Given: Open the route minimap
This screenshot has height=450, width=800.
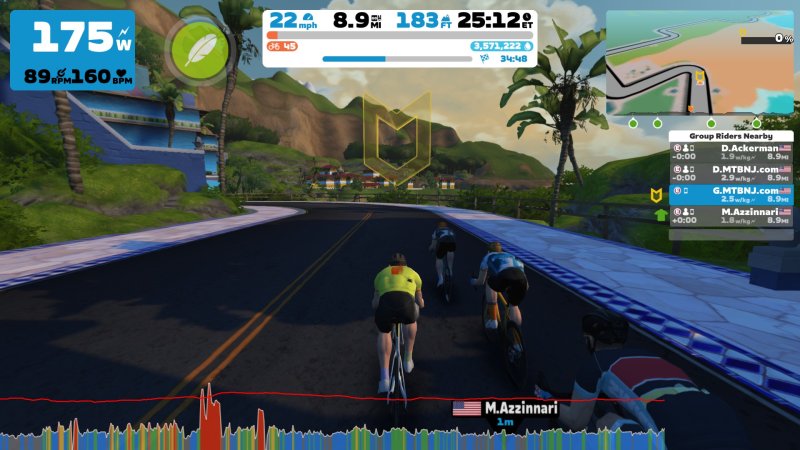Looking at the screenshot, I should coord(699,62).
